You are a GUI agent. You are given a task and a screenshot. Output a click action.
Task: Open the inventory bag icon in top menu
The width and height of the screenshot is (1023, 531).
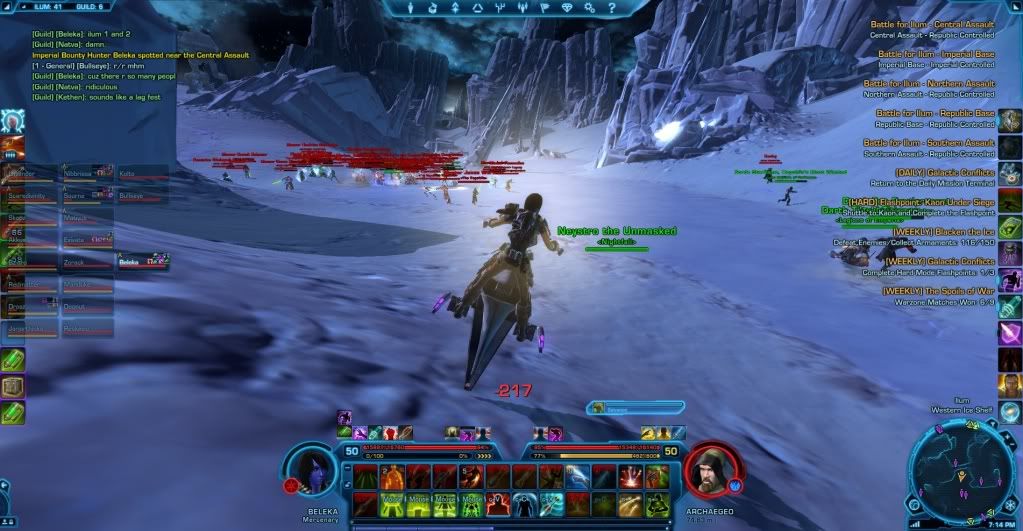coord(434,9)
